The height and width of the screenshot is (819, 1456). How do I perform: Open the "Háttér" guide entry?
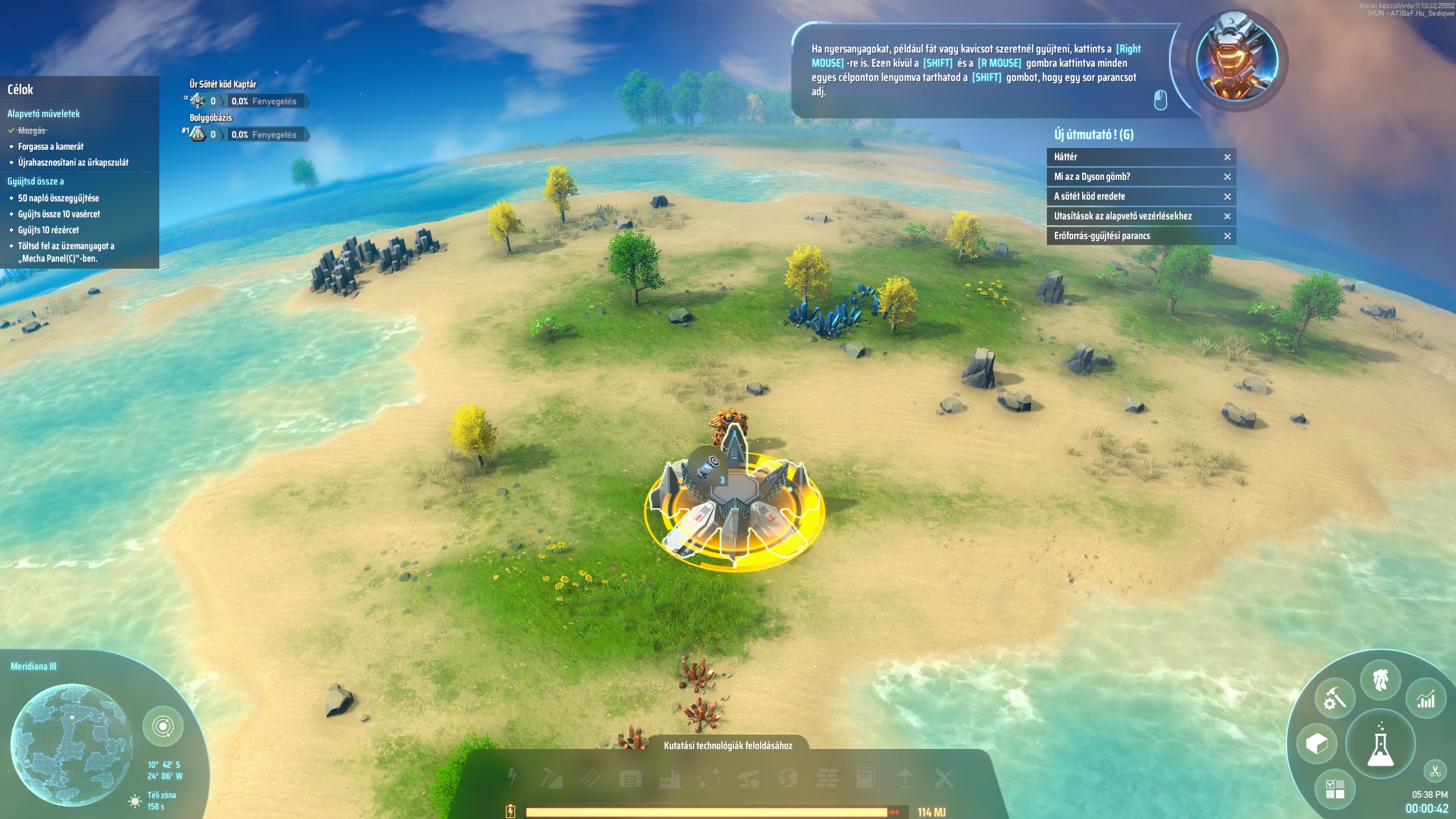click(x=1132, y=157)
